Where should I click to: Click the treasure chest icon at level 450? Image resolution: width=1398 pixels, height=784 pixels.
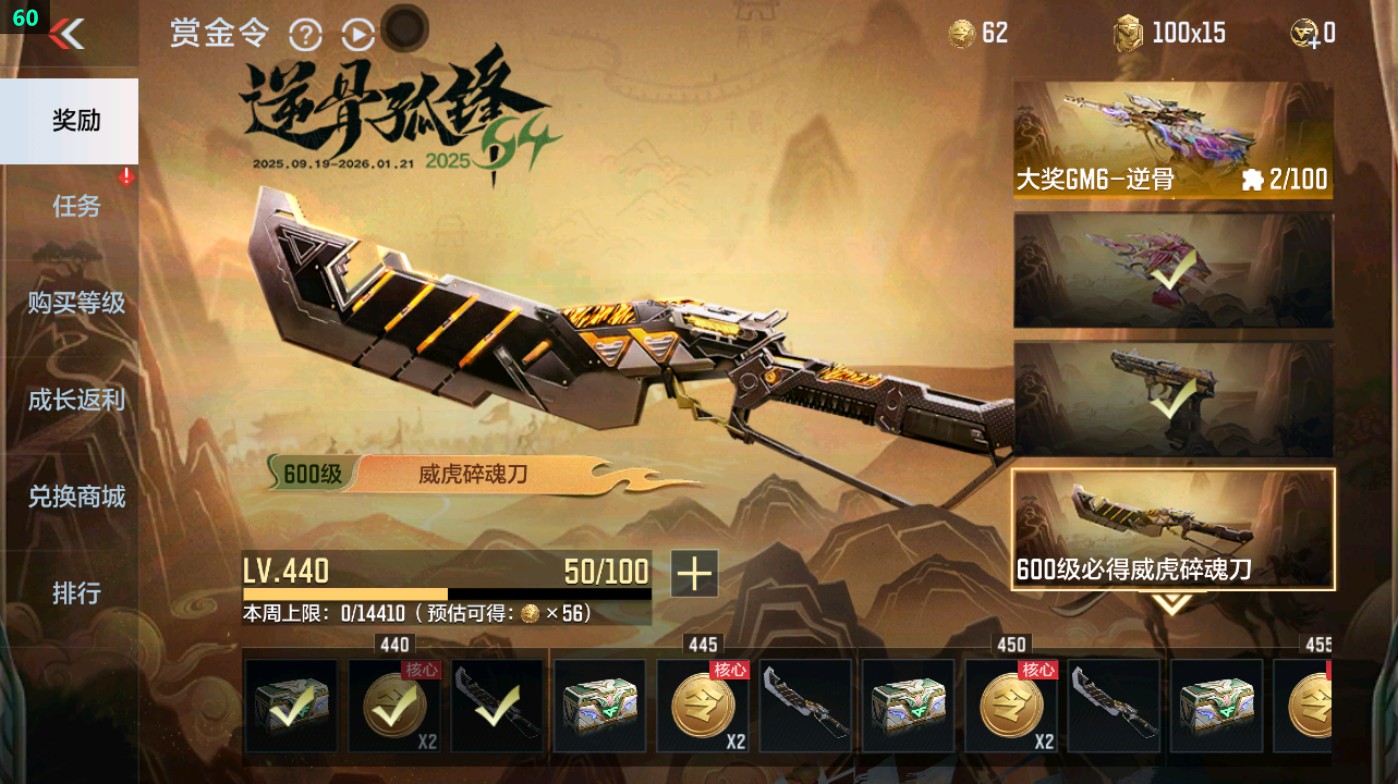(907, 706)
